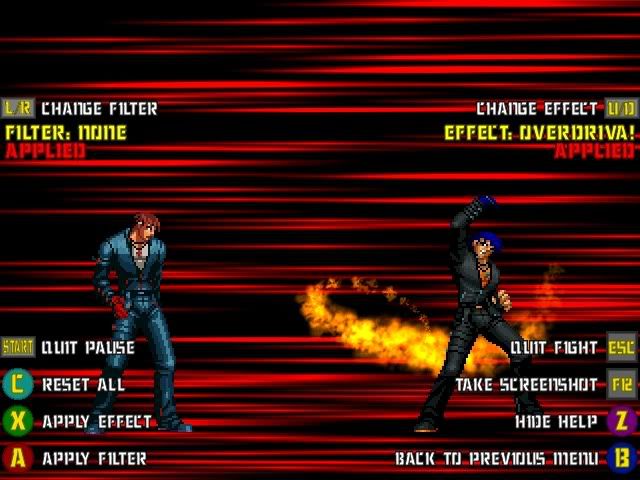Select the Quit Pause option
Screen dimensions: 640x480
(x=88, y=348)
